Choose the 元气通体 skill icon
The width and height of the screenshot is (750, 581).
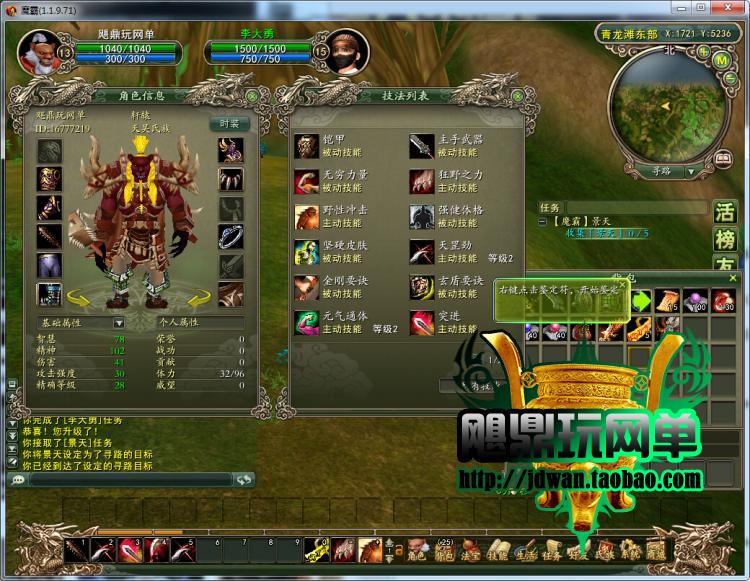pos(307,322)
